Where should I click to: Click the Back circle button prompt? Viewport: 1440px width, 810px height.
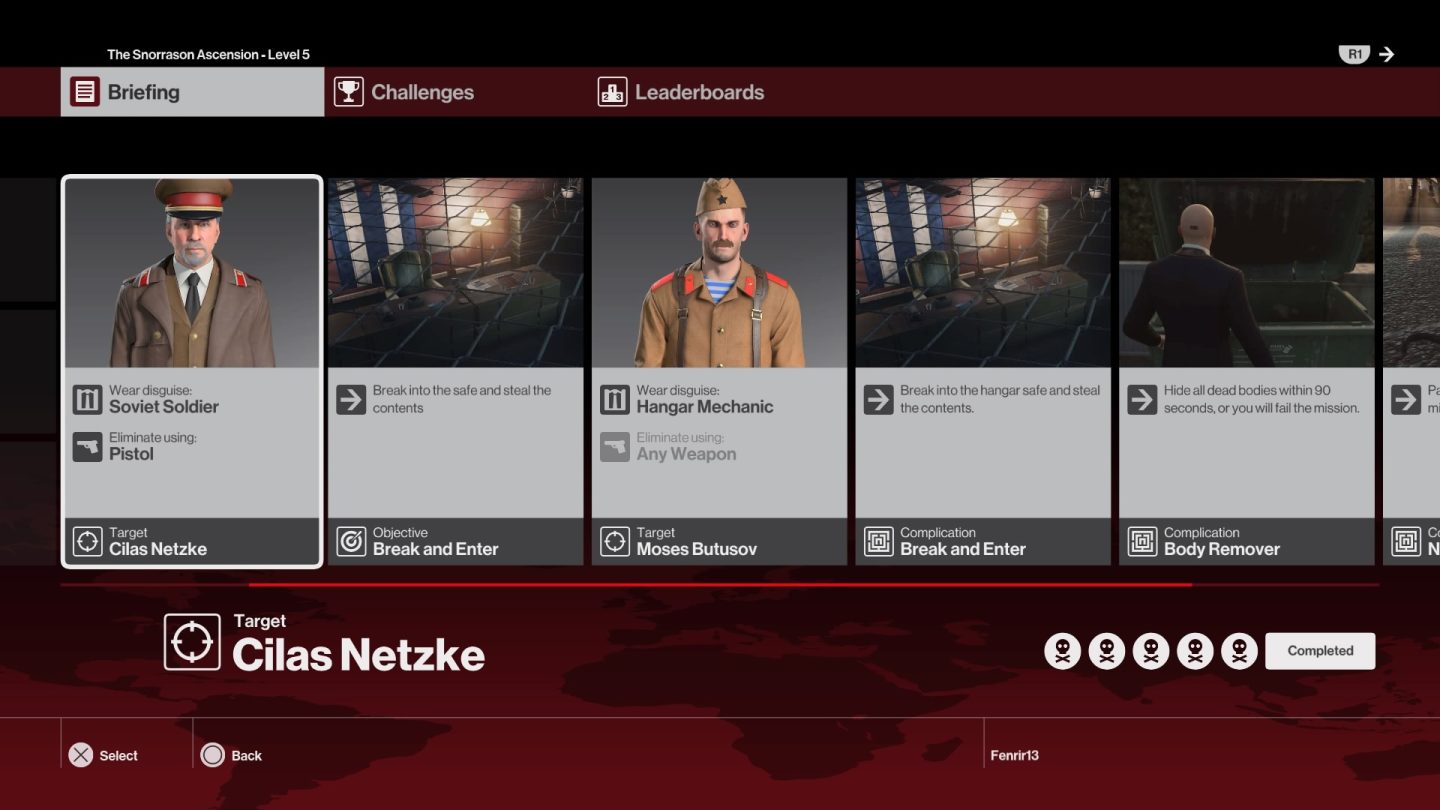[x=213, y=755]
